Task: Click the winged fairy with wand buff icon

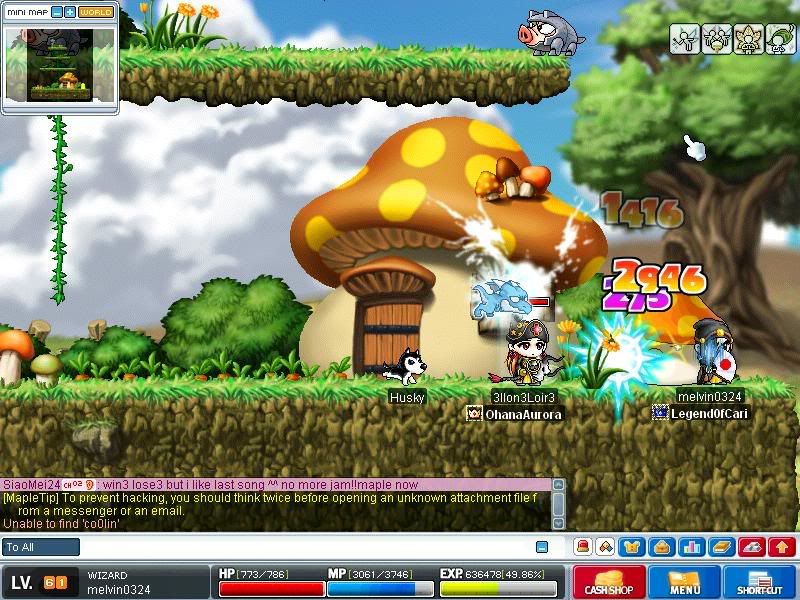Action: [684, 38]
